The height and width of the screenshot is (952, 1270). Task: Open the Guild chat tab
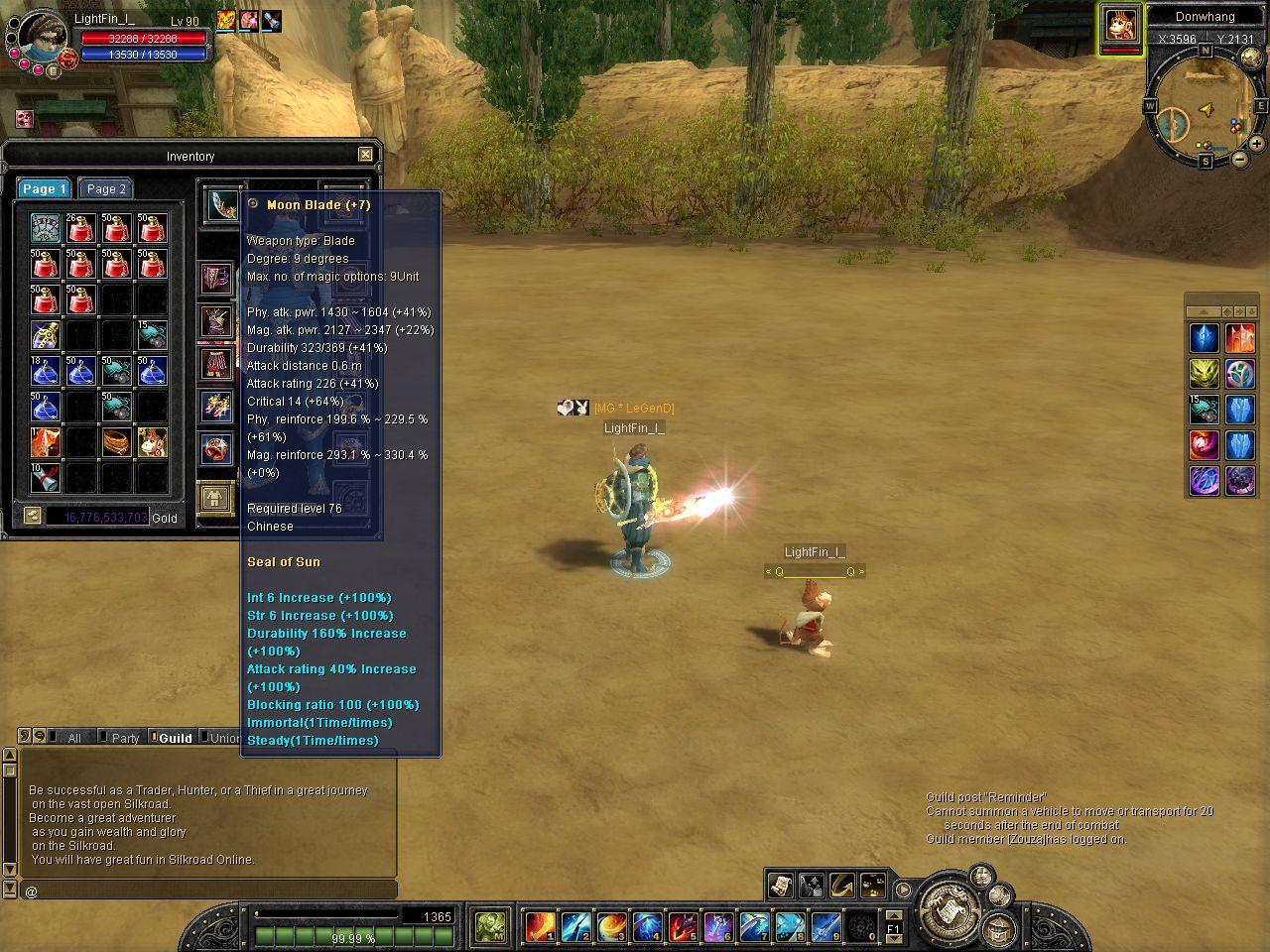(175, 738)
